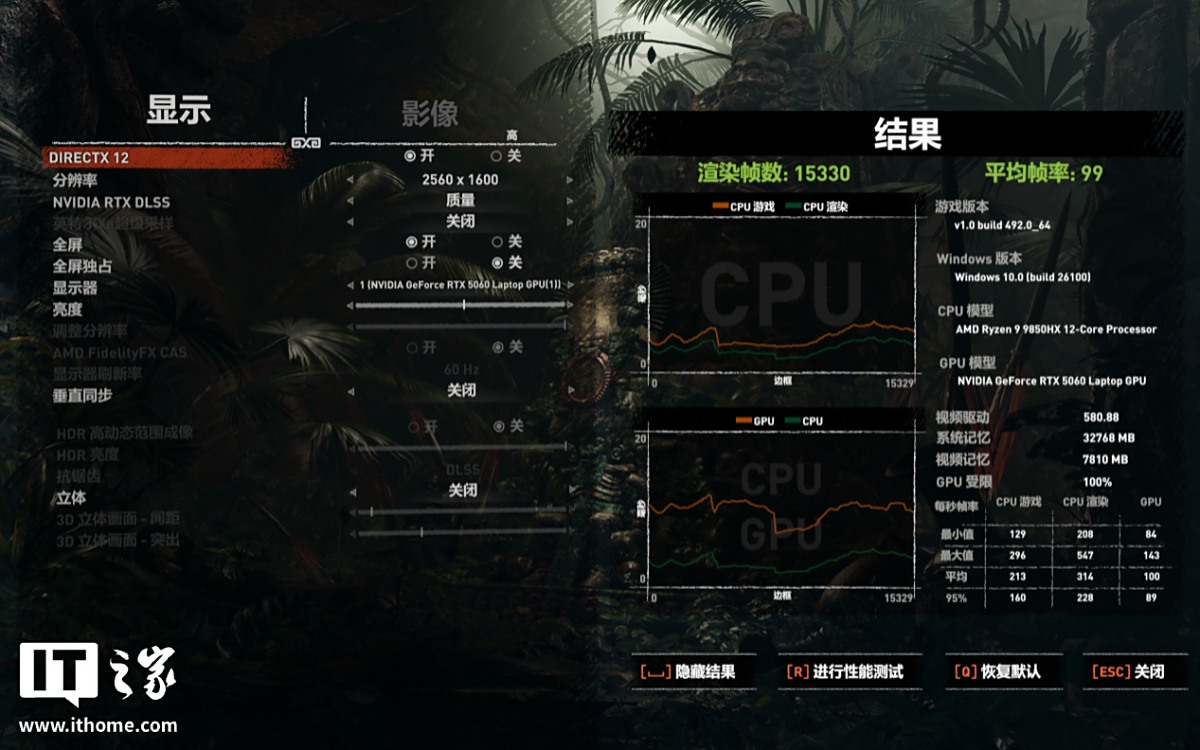The height and width of the screenshot is (750, 1200).
Task: Open the 影像 settings tab
Action: [x=430, y=113]
